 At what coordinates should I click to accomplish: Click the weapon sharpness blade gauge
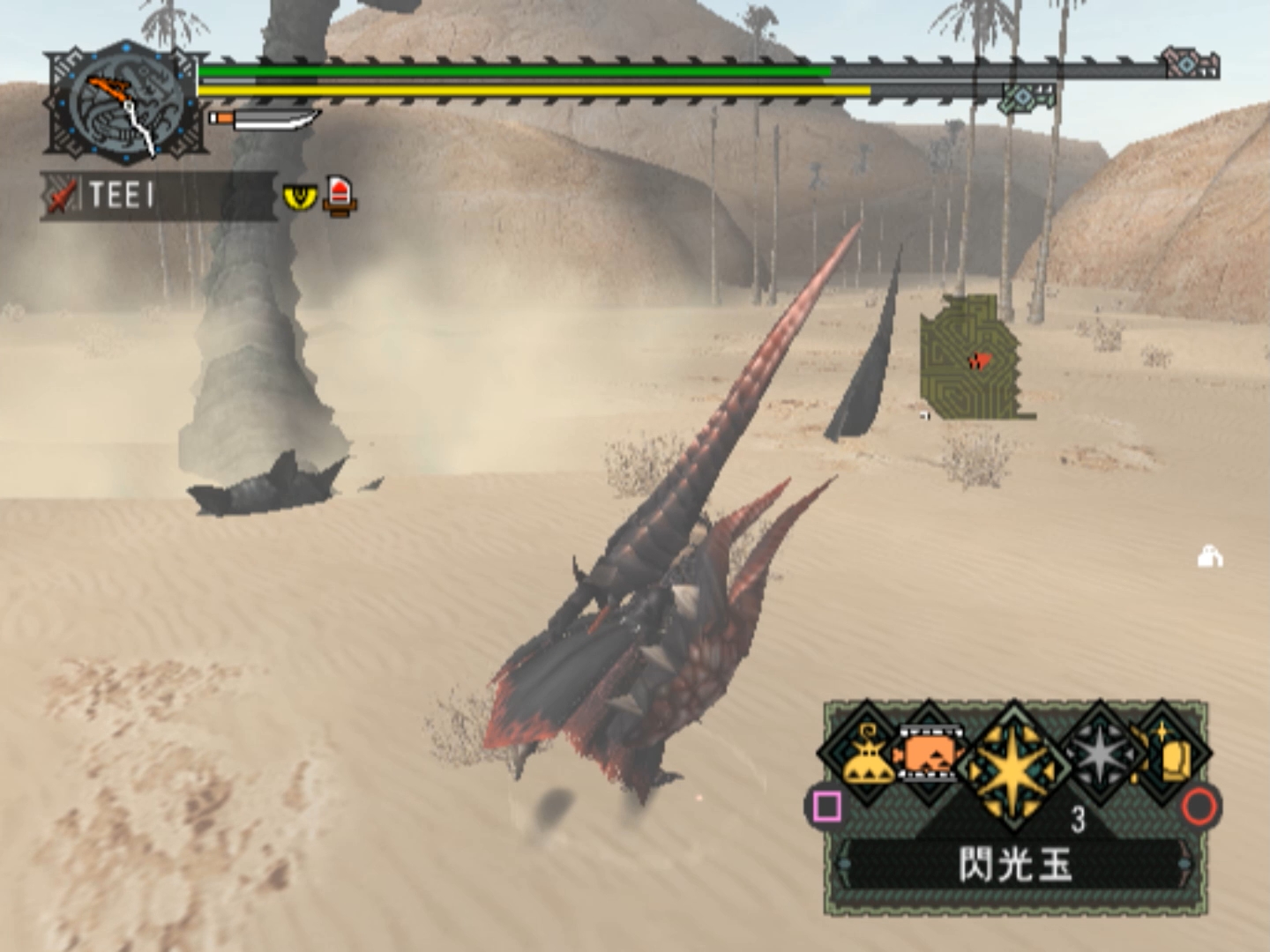click(265, 118)
